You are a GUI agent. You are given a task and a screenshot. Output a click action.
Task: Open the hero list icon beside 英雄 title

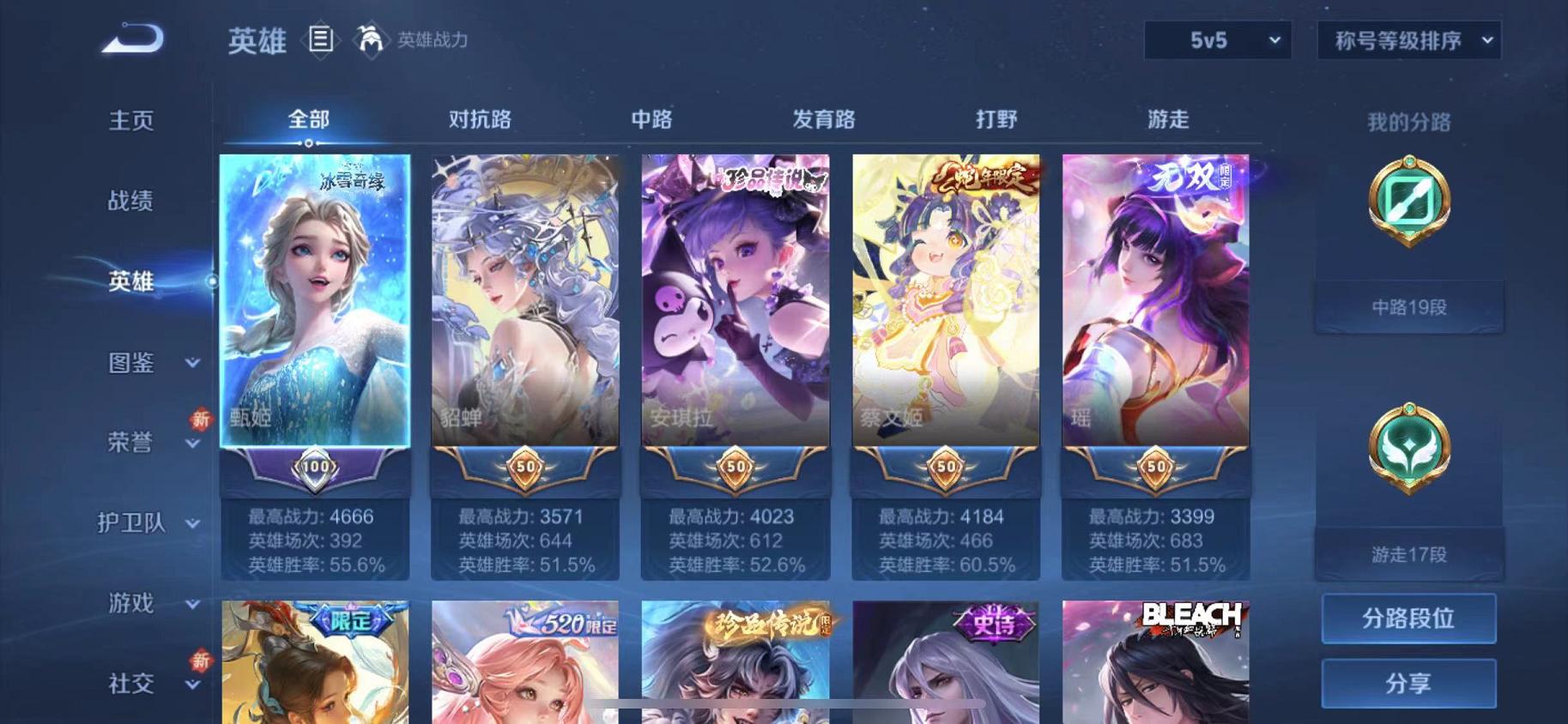click(x=322, y=40)
